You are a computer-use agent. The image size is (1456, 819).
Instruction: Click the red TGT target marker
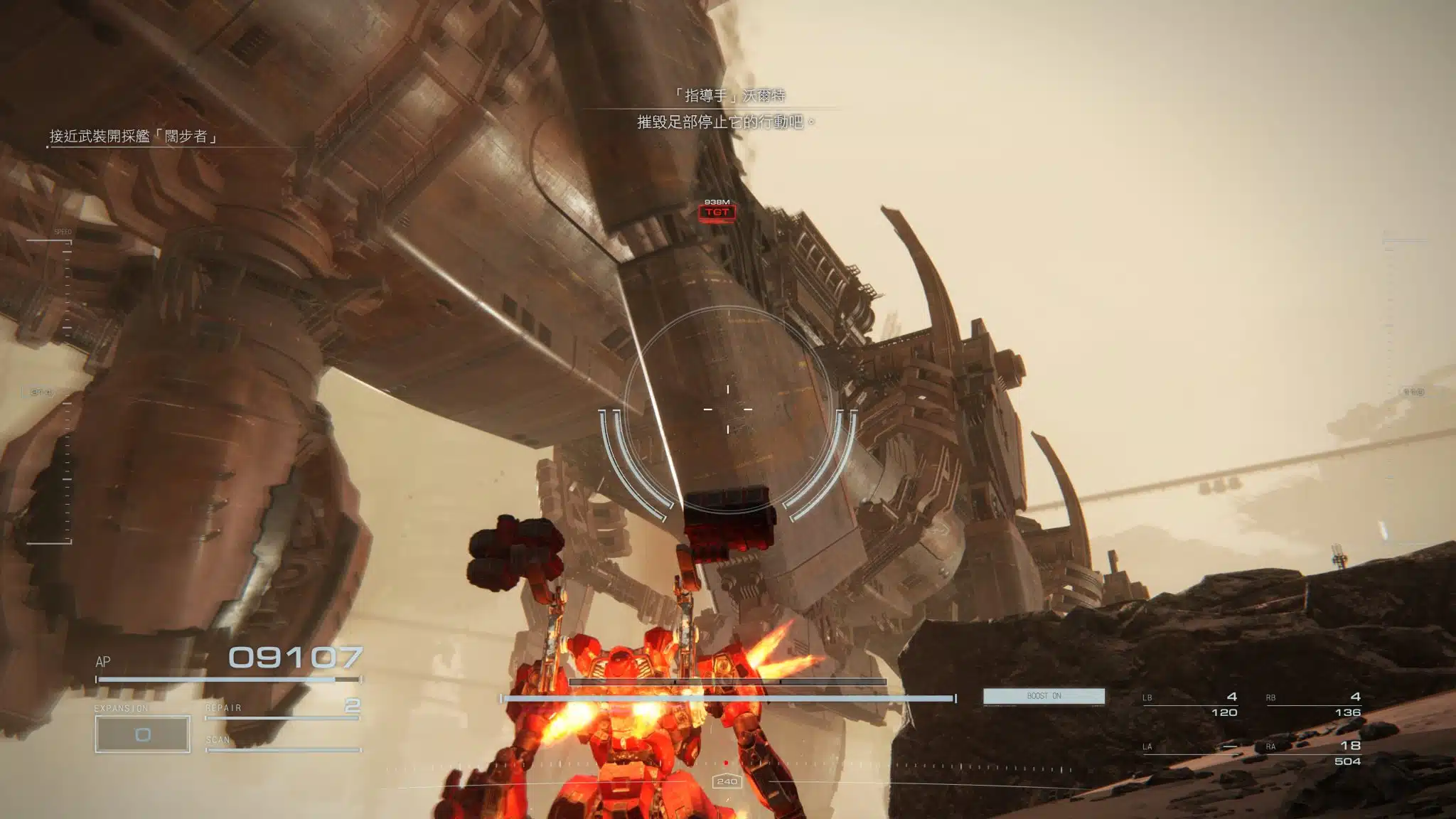[x=717, y=212]
